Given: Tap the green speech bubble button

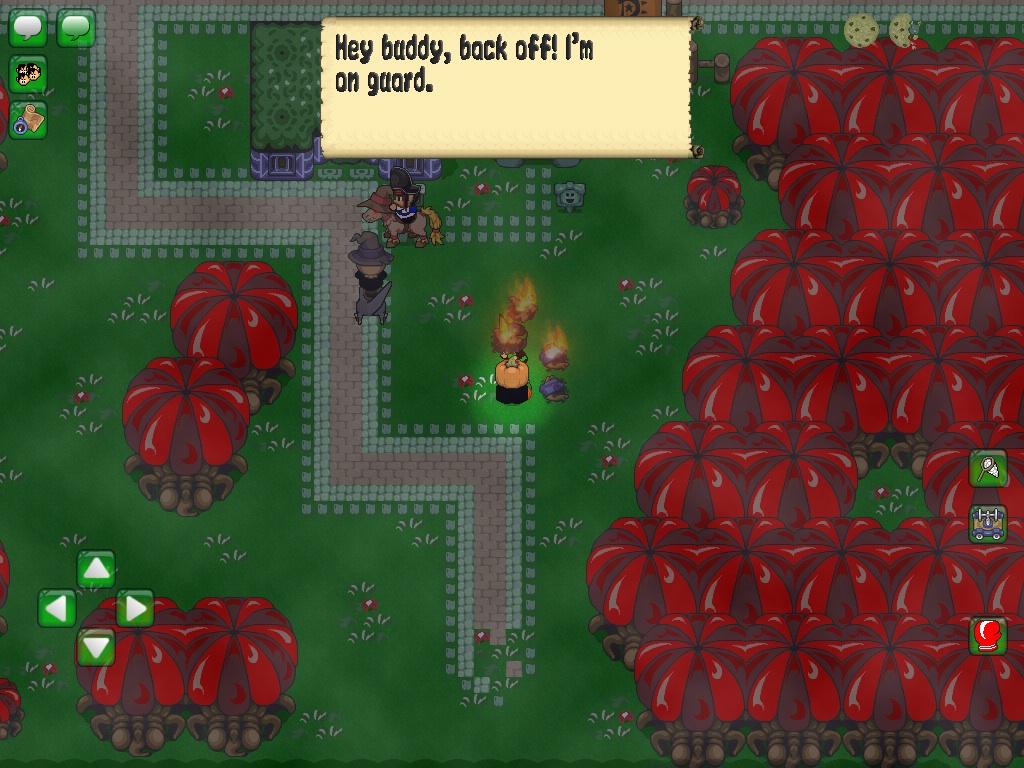Looking at the screenshot, I should (x=76, y=28).
